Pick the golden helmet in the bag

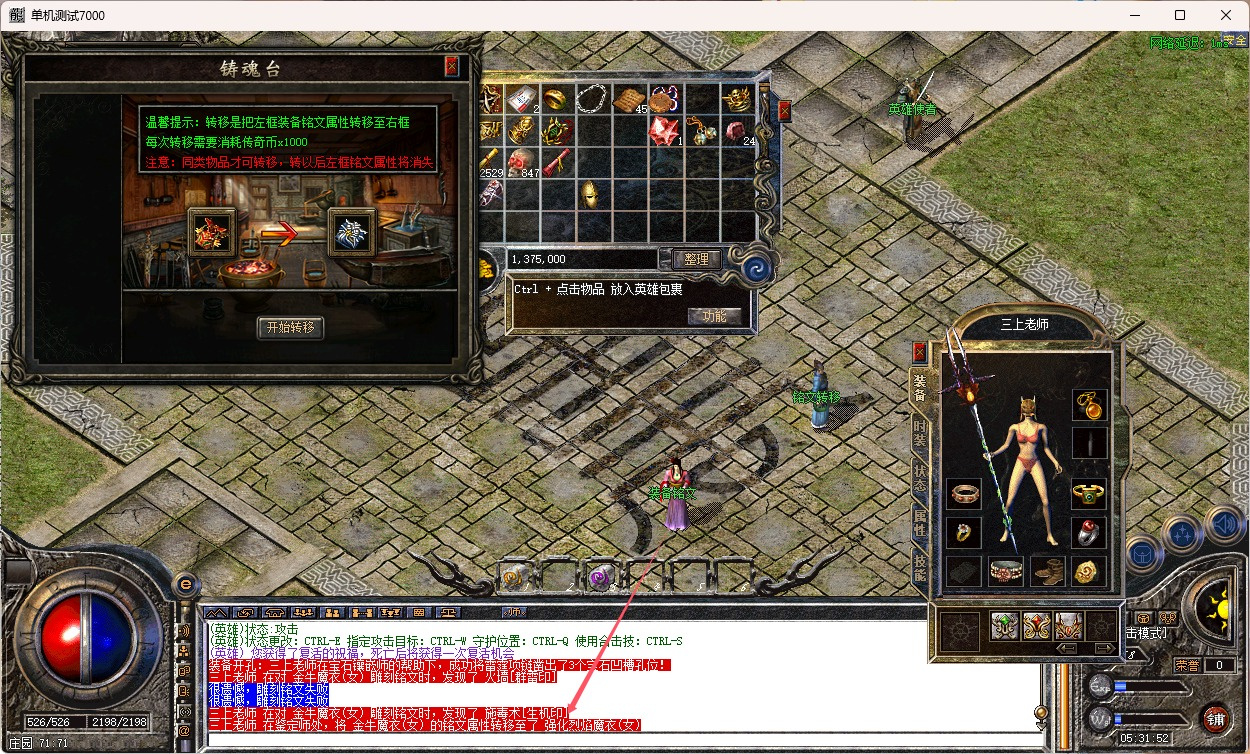pos(590,193)
